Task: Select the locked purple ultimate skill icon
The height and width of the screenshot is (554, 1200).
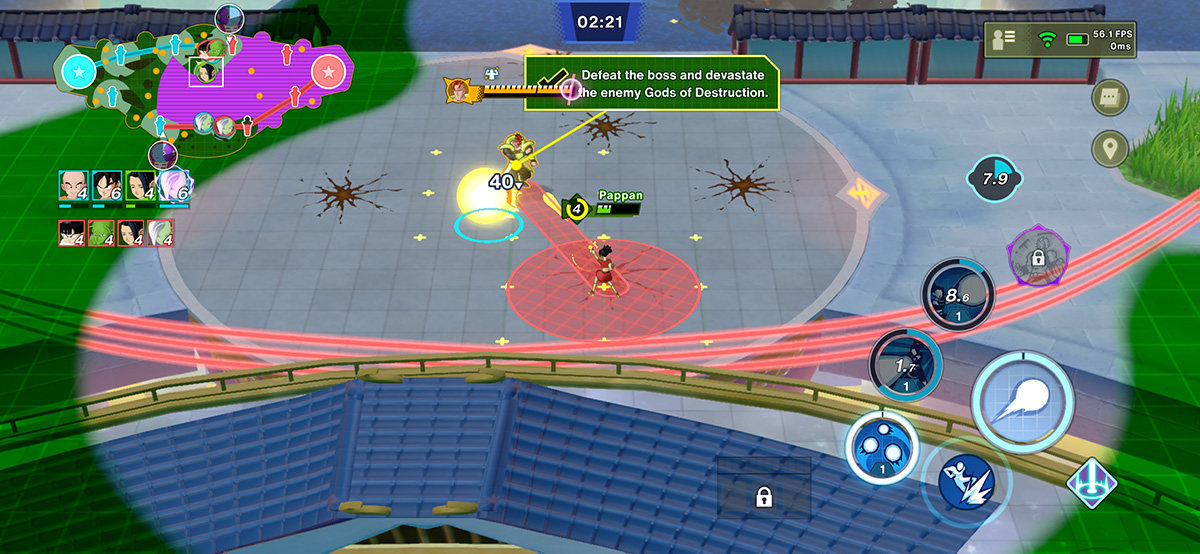Action: point(1037,257)
